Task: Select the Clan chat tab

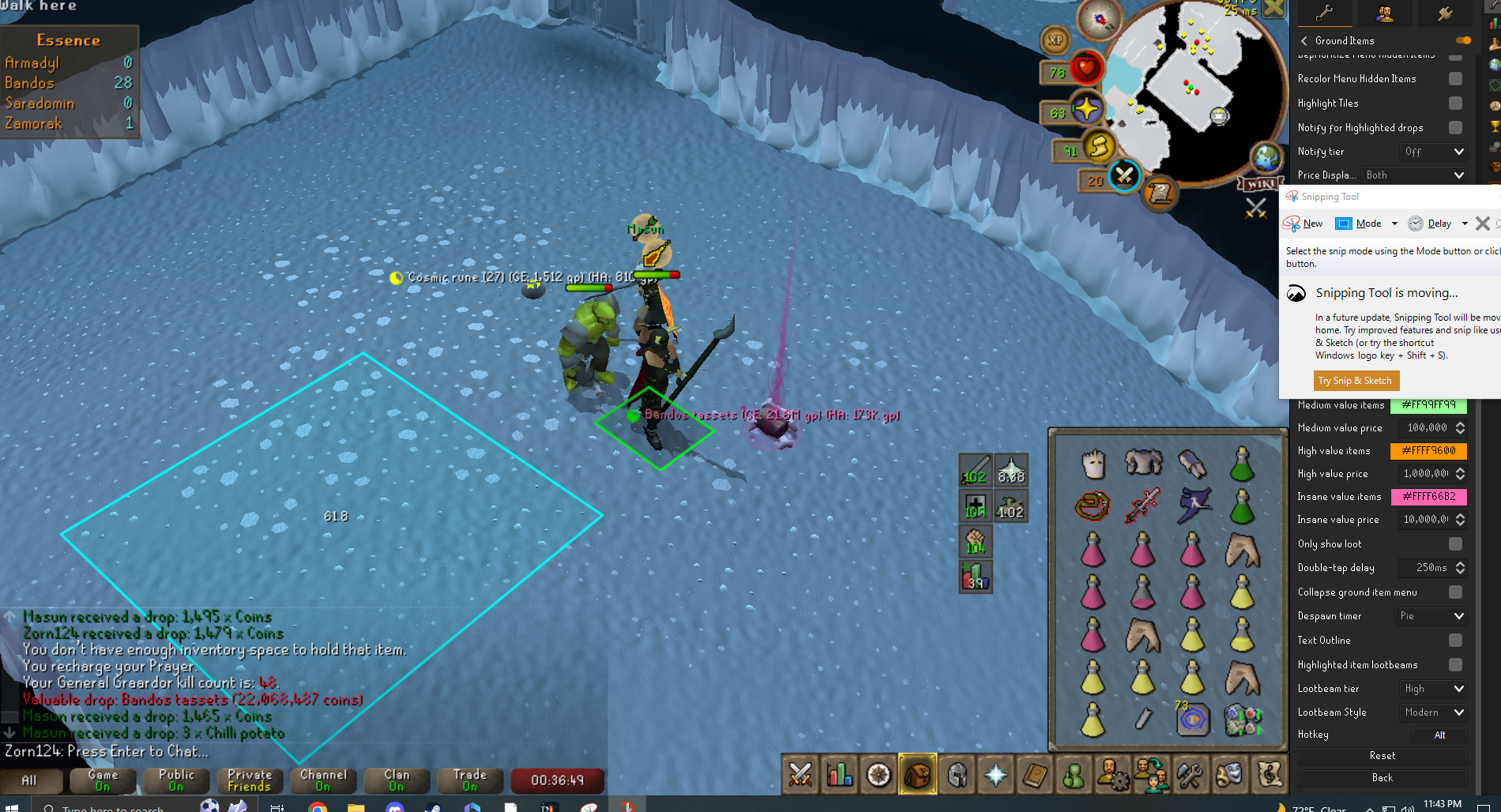Action: coord(397,780)
